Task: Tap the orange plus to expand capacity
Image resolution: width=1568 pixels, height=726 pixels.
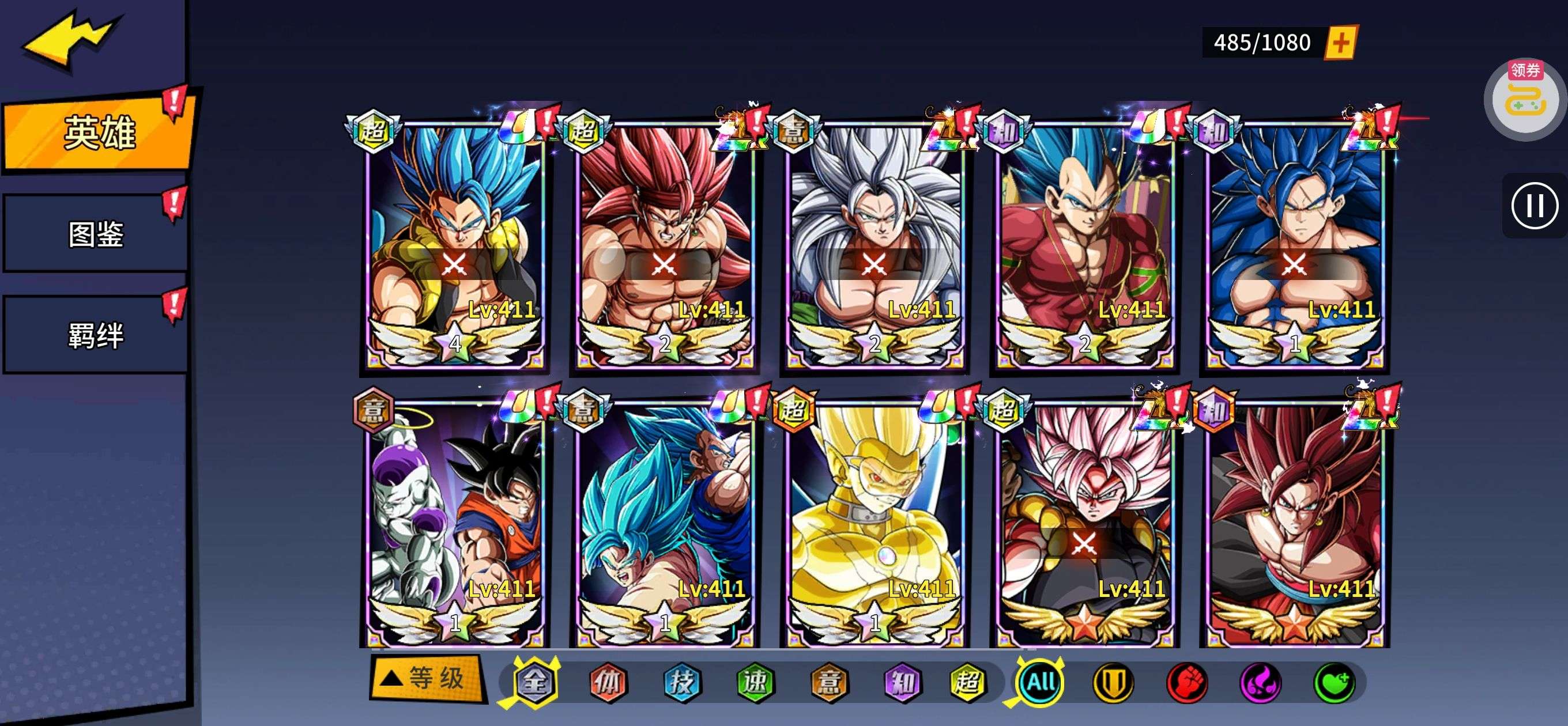Action: (x=1340, y=43)
